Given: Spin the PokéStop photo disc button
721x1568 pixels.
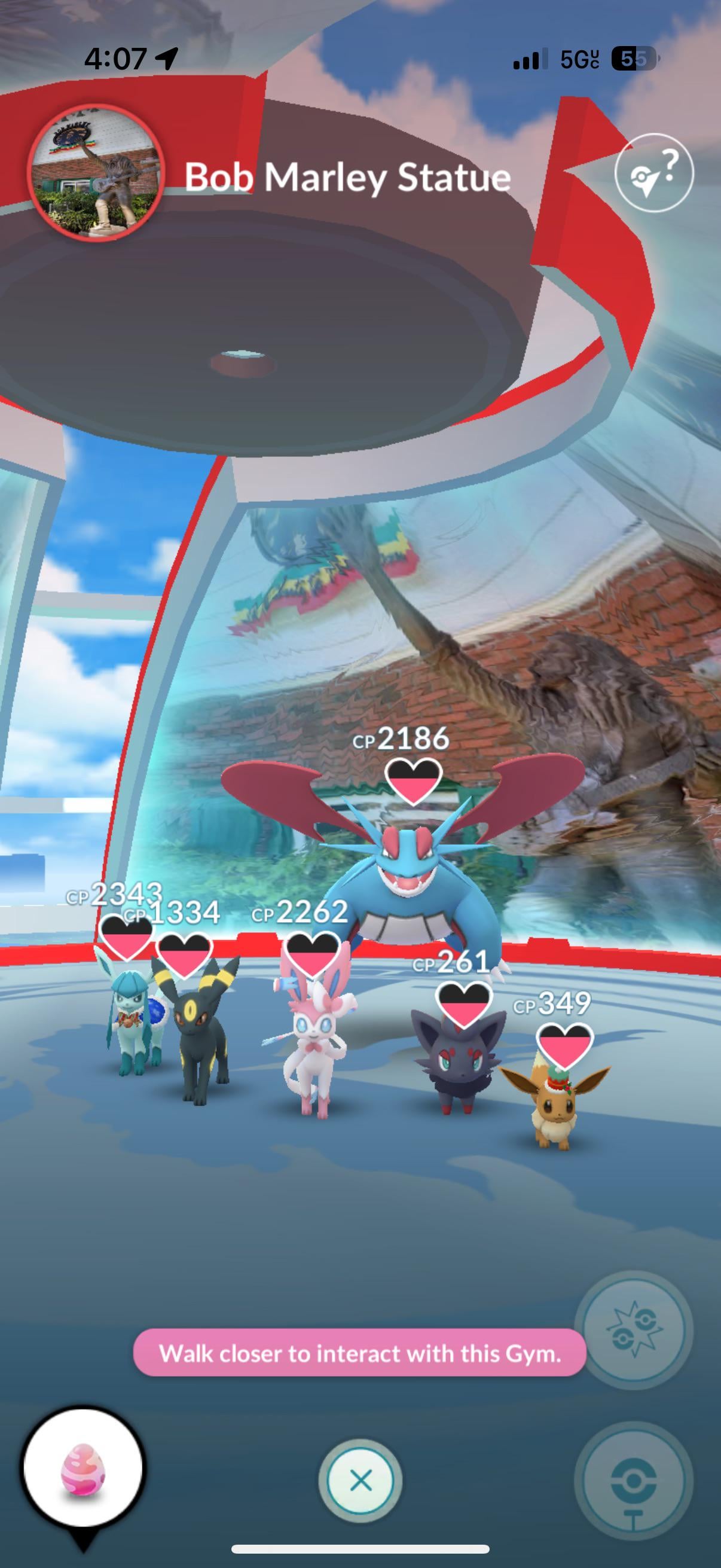Looking at the screenshot, I should tap(633, 1481).
